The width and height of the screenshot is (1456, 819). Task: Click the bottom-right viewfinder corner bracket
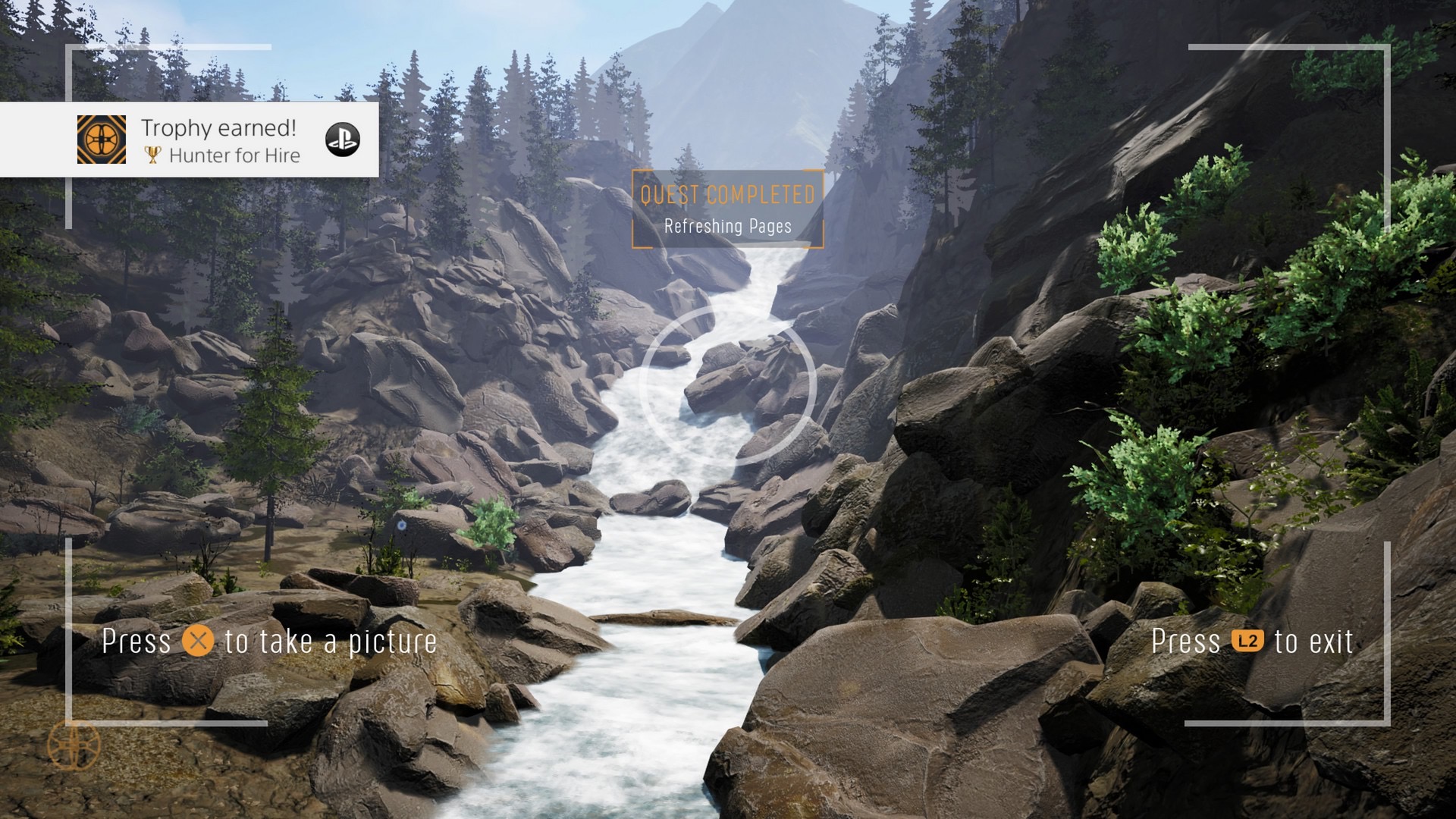[x=1387, y=724]
